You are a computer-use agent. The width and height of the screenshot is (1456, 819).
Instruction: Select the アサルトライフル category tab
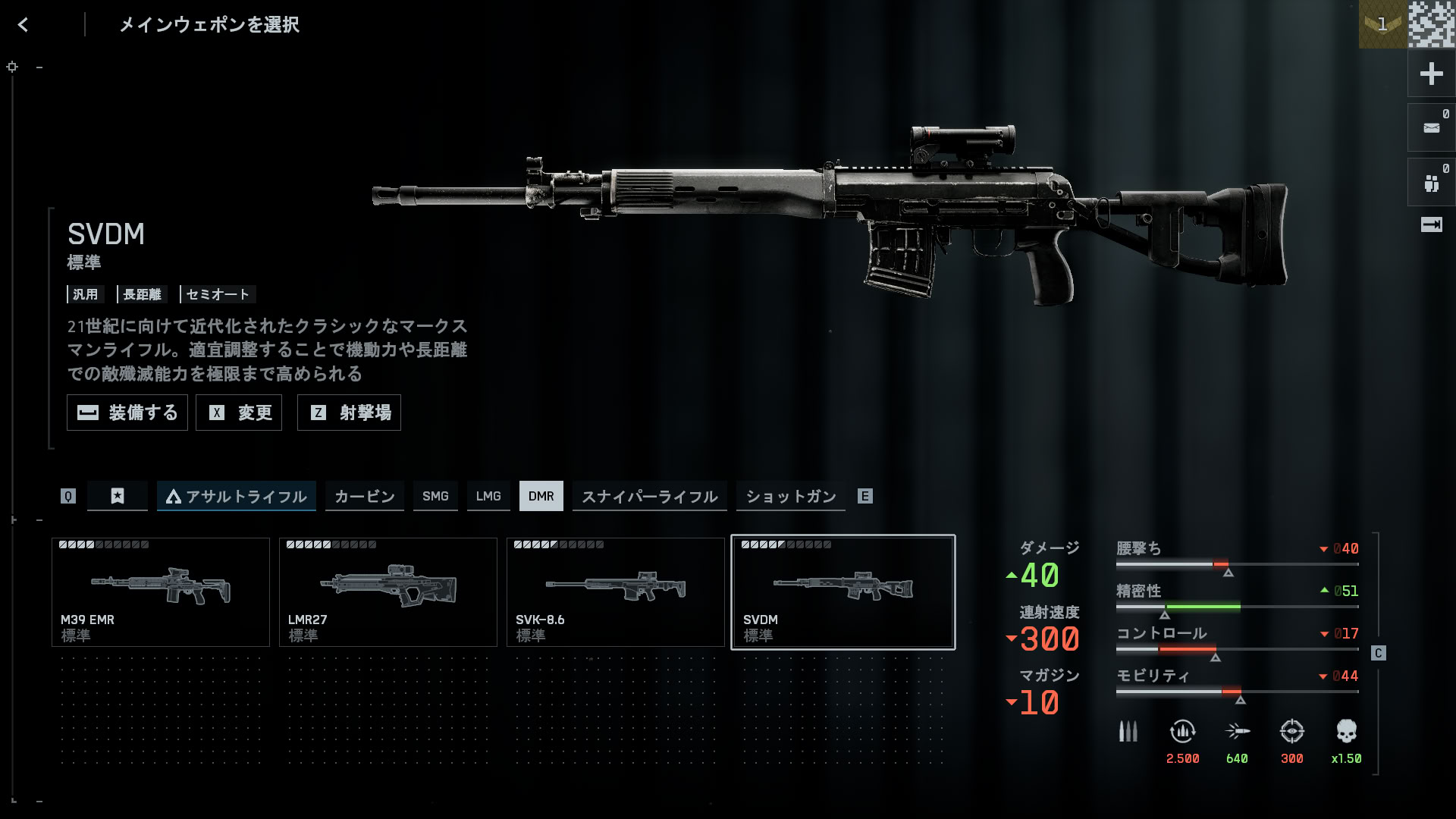tap(237, 496)
